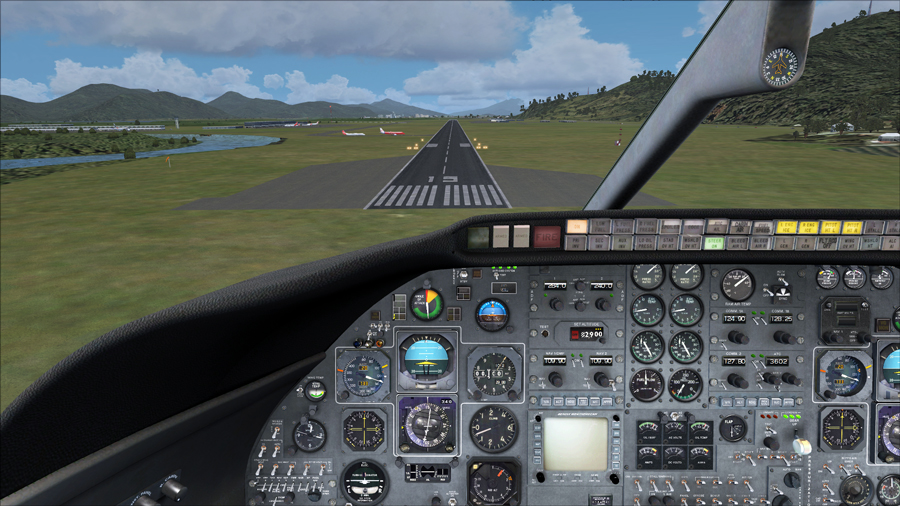The image size is (900, 506).
Task: Click the green STEER ON annunciator
Action: [714, 242]
